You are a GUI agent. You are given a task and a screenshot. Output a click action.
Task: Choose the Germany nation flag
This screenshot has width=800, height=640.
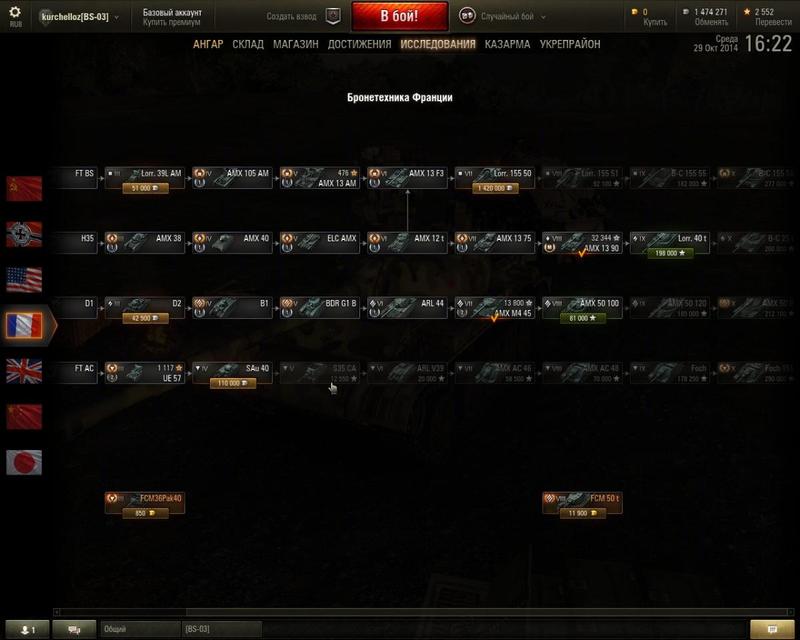click(24, 232)
